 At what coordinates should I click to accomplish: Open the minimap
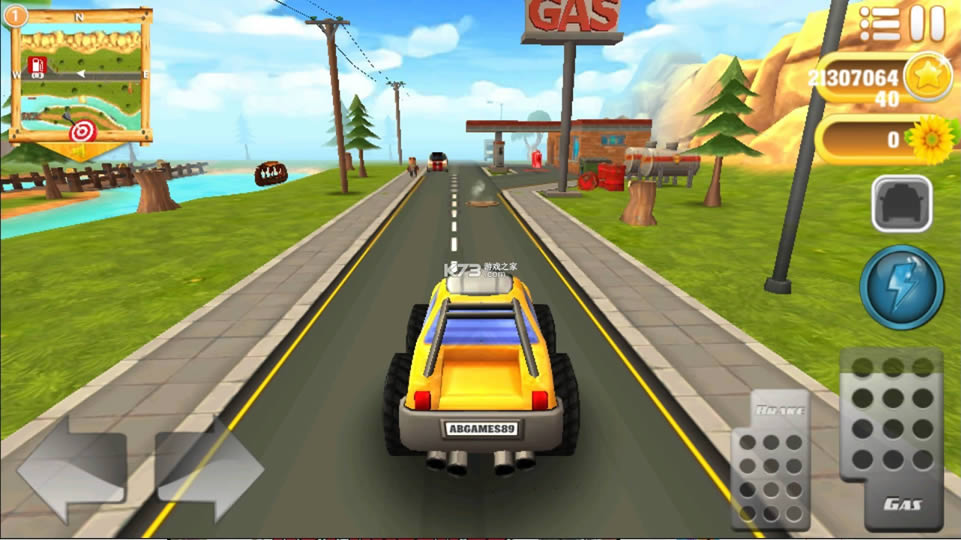point(80,76)
